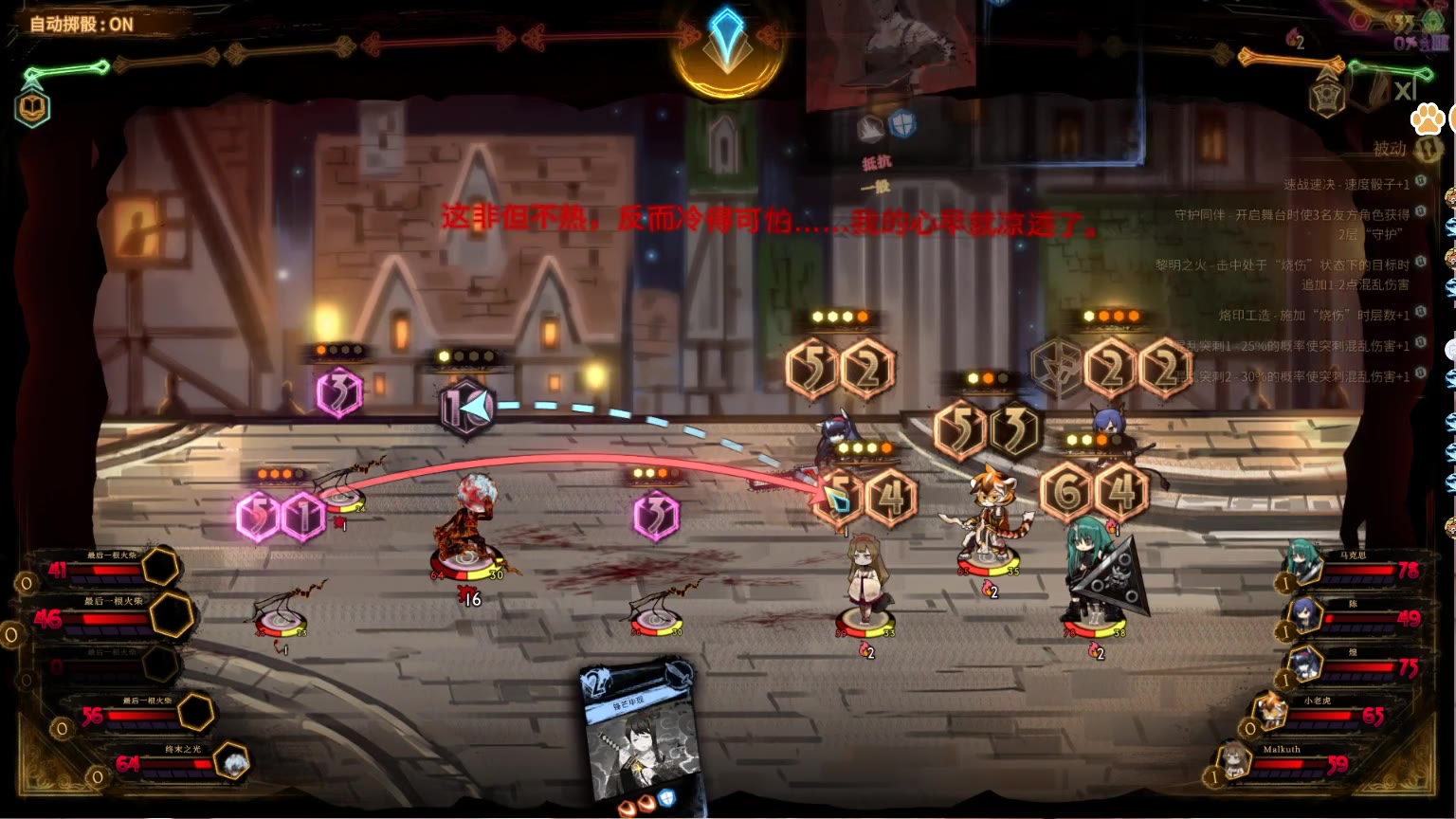Click the orange paw print overlay icon
The image size is (1456, 819).
[1428, 118]
